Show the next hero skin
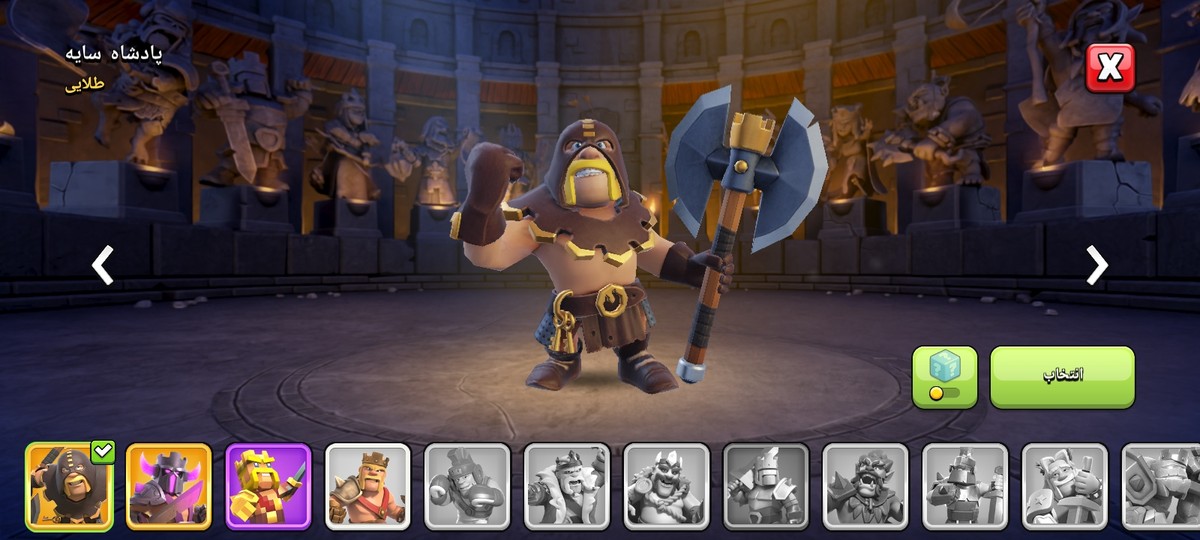This screenshot has width=1200, height=540. pyautogui.click(x=1097, y=265)
